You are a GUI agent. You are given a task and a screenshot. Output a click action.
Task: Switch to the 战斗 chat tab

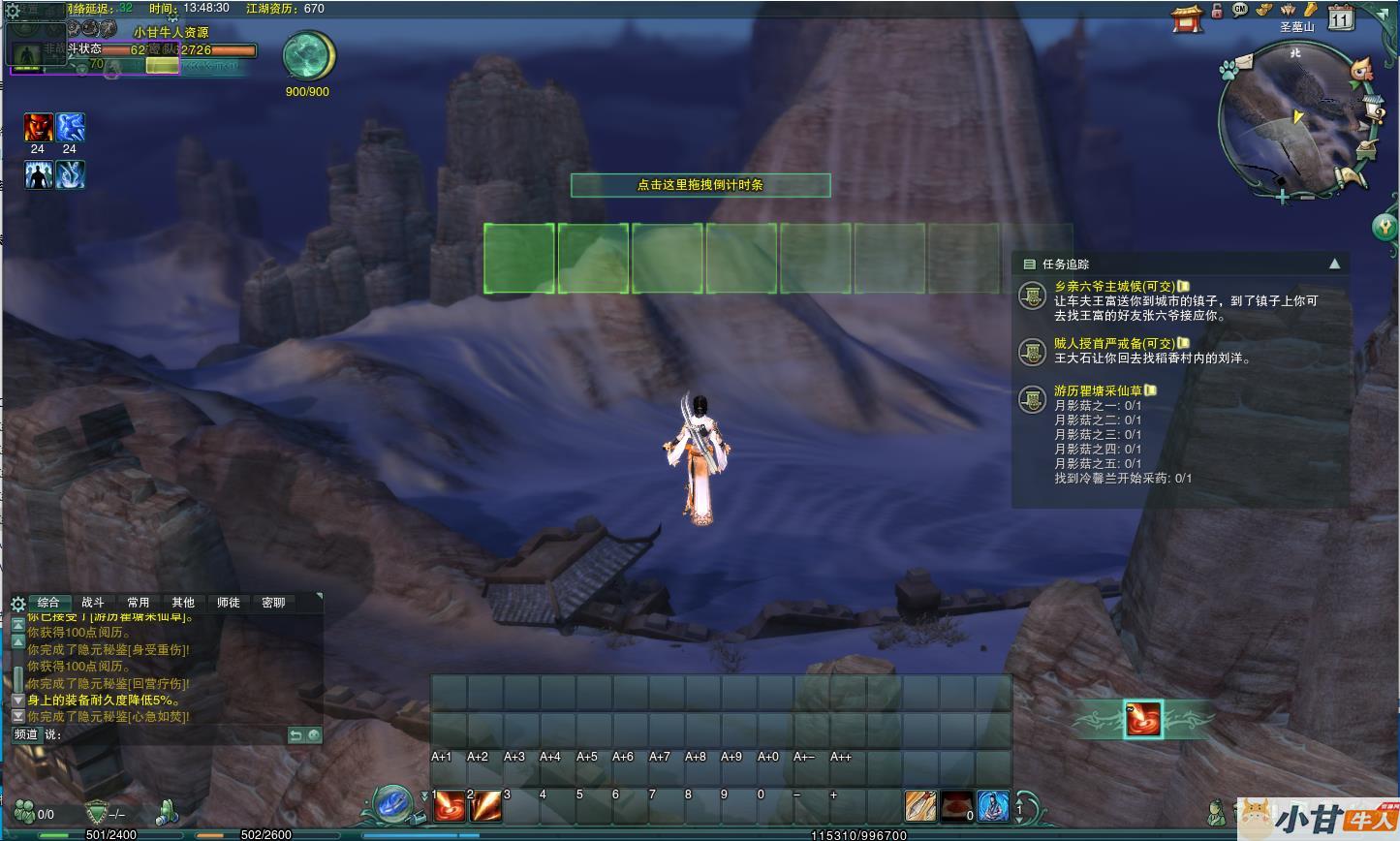[x=93, y=603]
